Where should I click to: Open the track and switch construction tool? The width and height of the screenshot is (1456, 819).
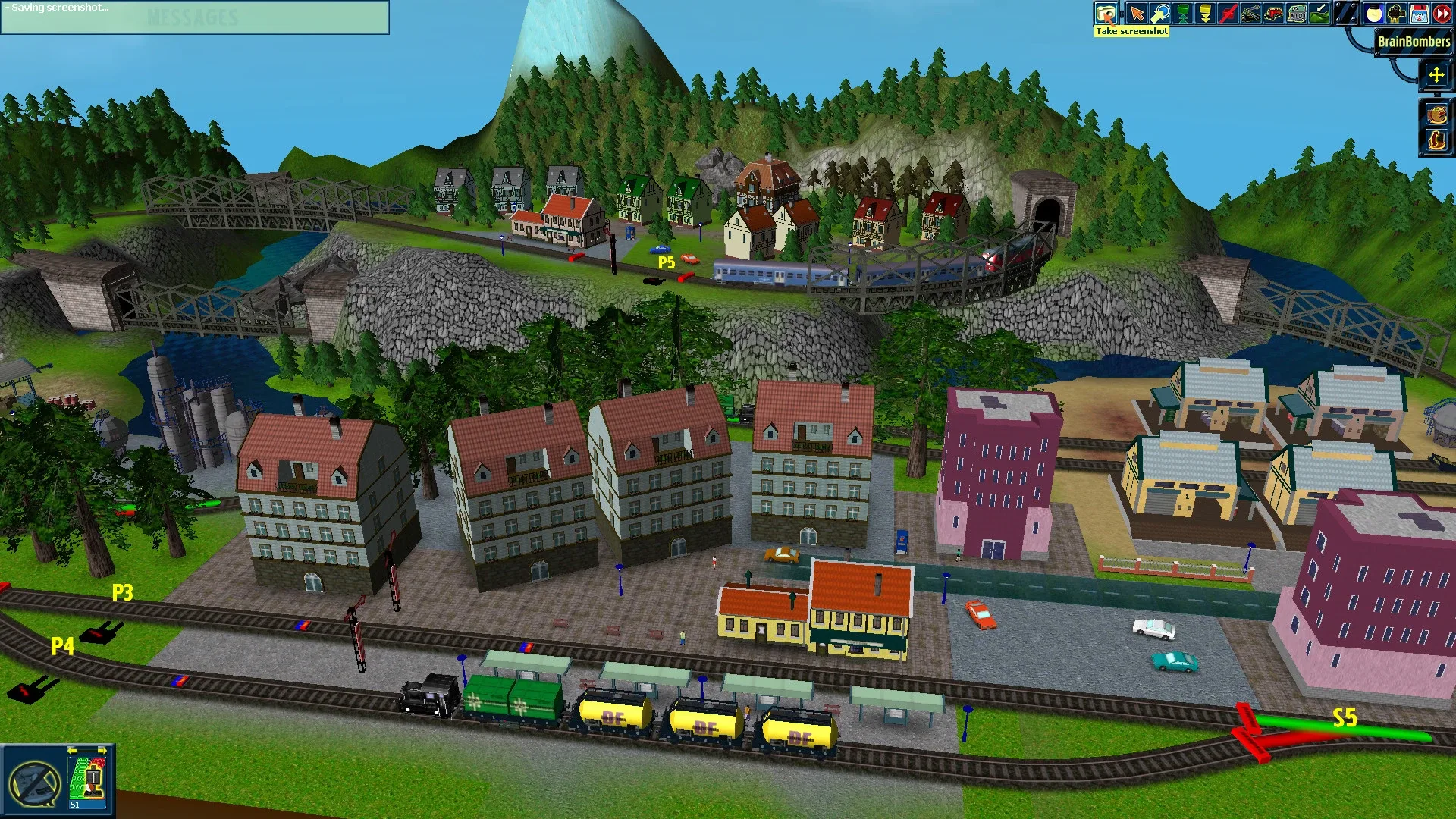pyautogui.click(x=1251, y=13)
